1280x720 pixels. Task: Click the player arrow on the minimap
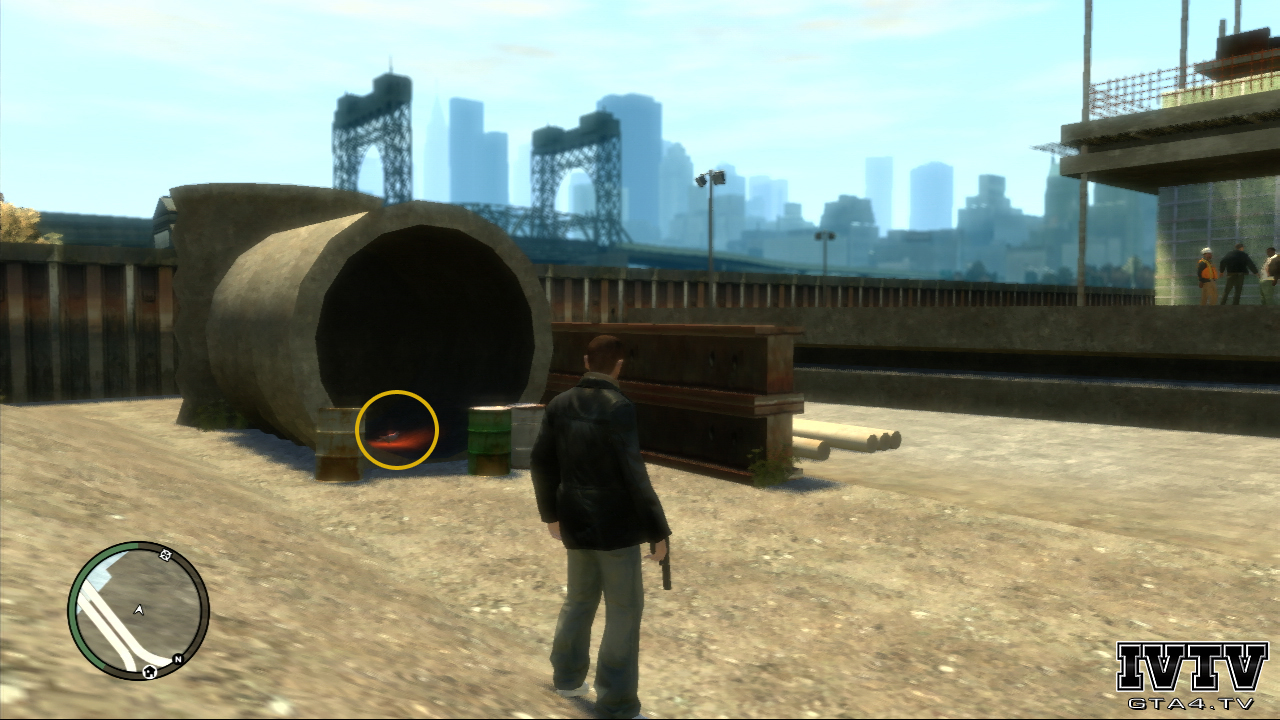(139, 609)
